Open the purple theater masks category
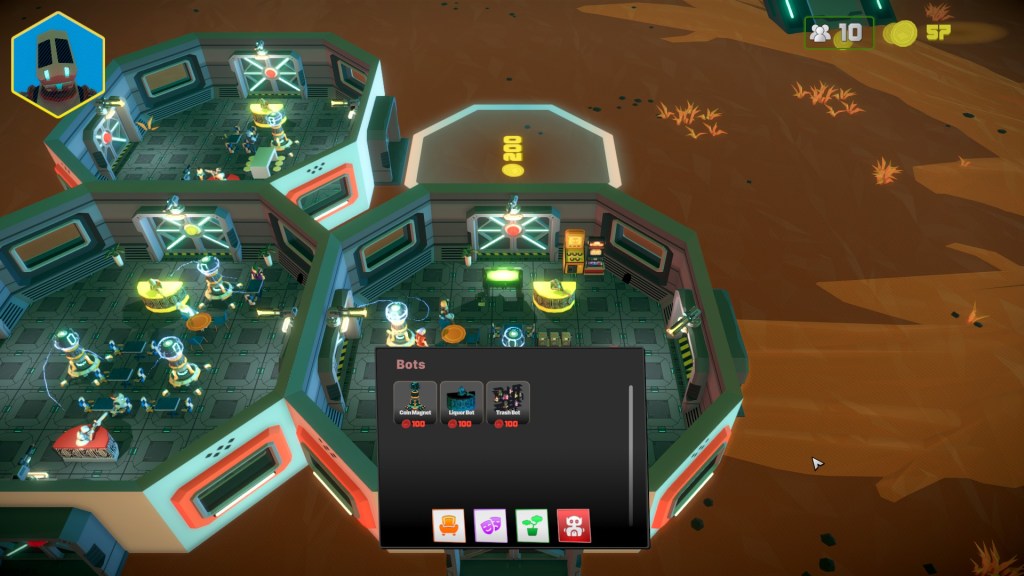 (x=490, y=525)
